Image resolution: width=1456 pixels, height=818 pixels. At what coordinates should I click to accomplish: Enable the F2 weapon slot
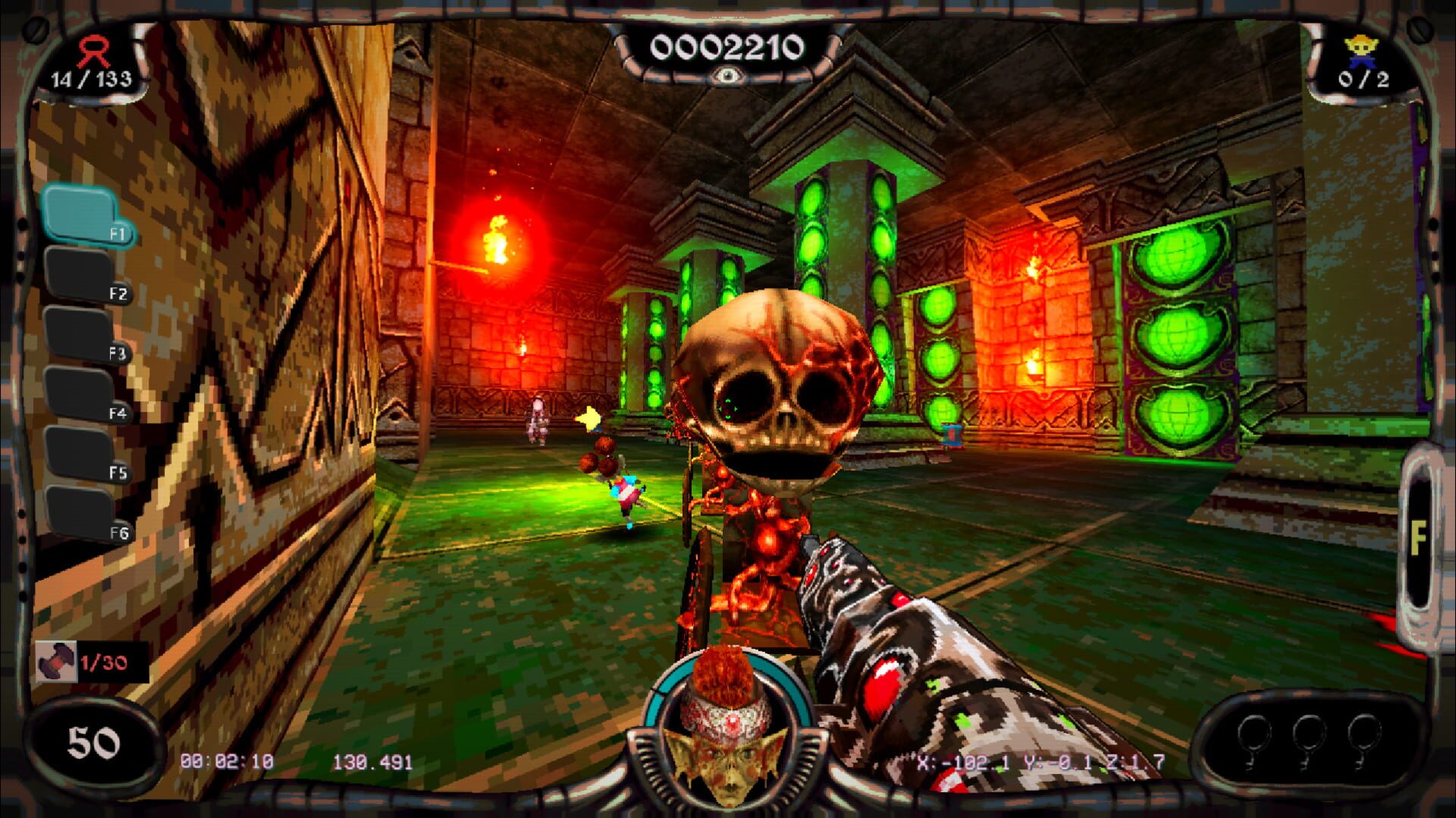coord(78,273)
